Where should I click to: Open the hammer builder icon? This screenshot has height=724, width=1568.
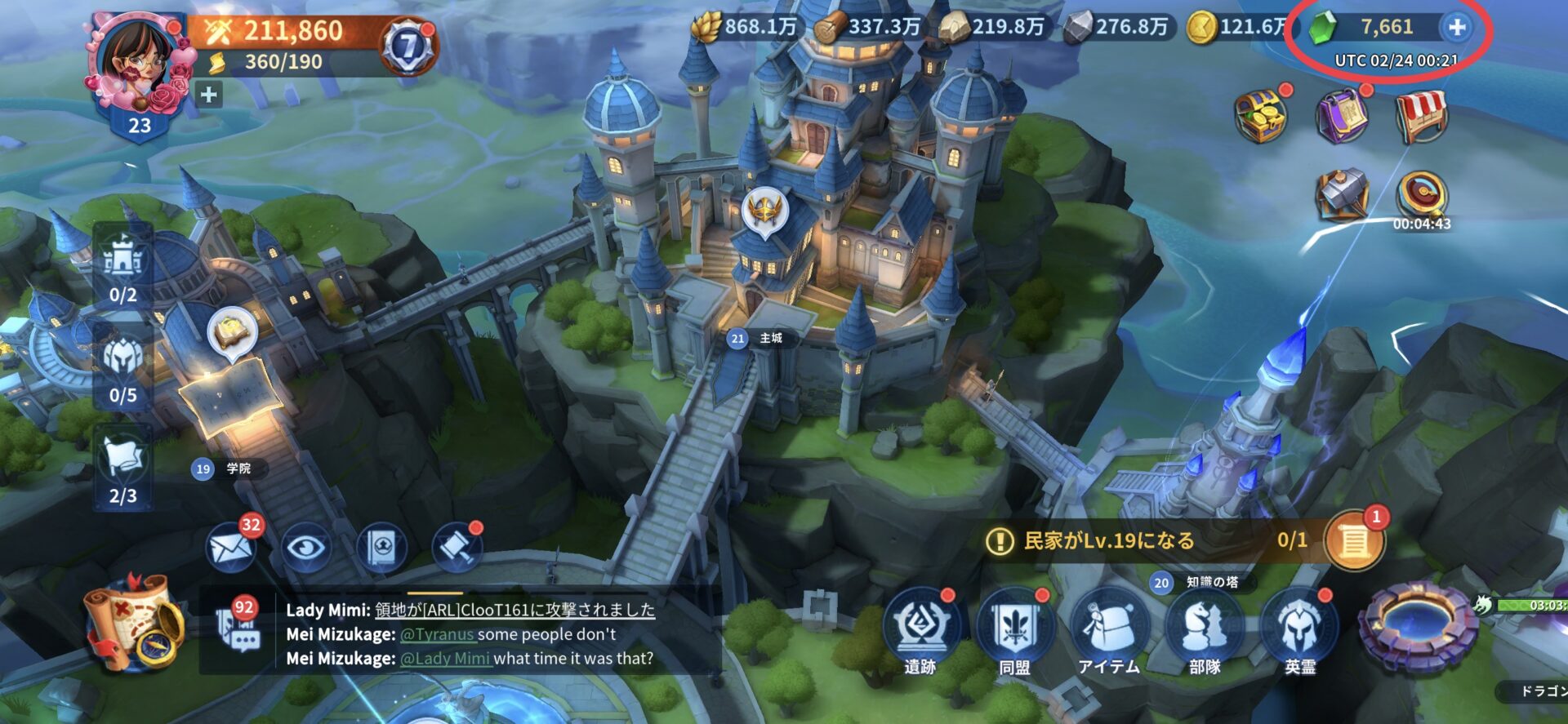point(1342,195)
